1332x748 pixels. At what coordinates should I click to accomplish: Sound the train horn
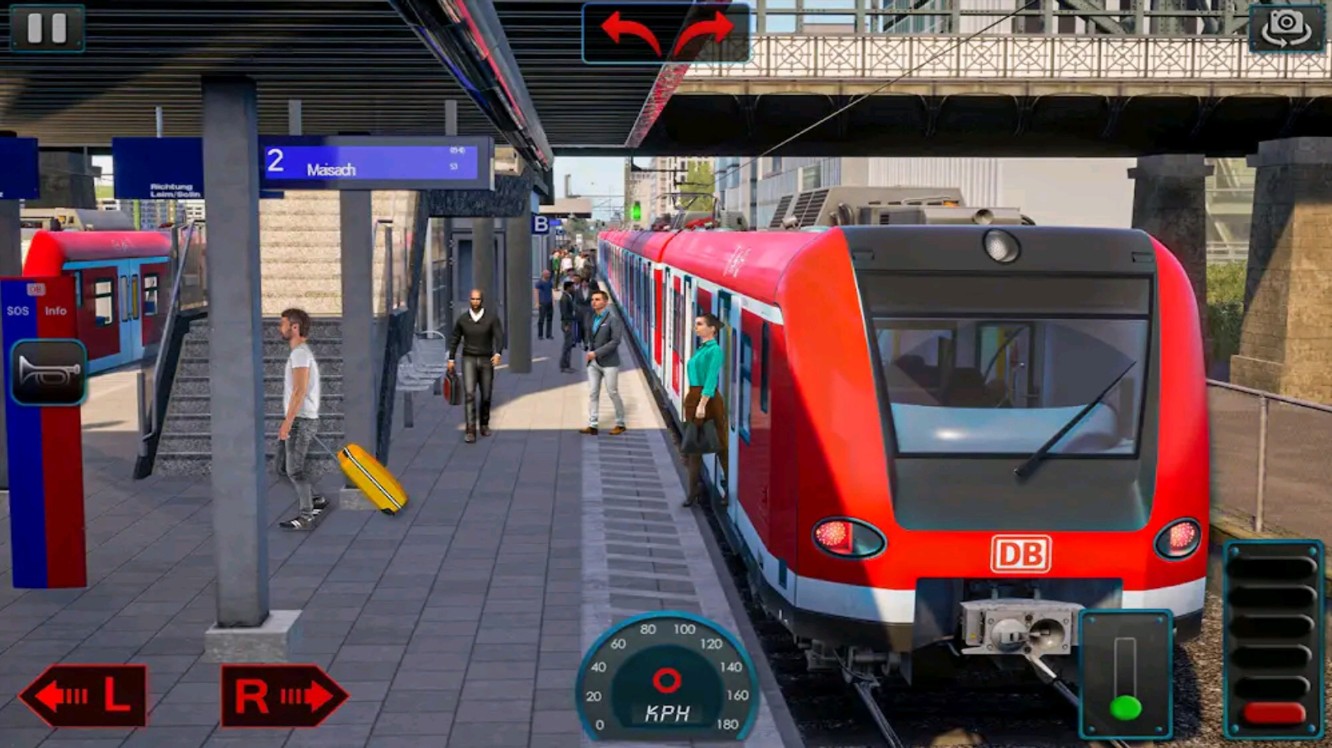pyautogui.click(x=48, y=372)
